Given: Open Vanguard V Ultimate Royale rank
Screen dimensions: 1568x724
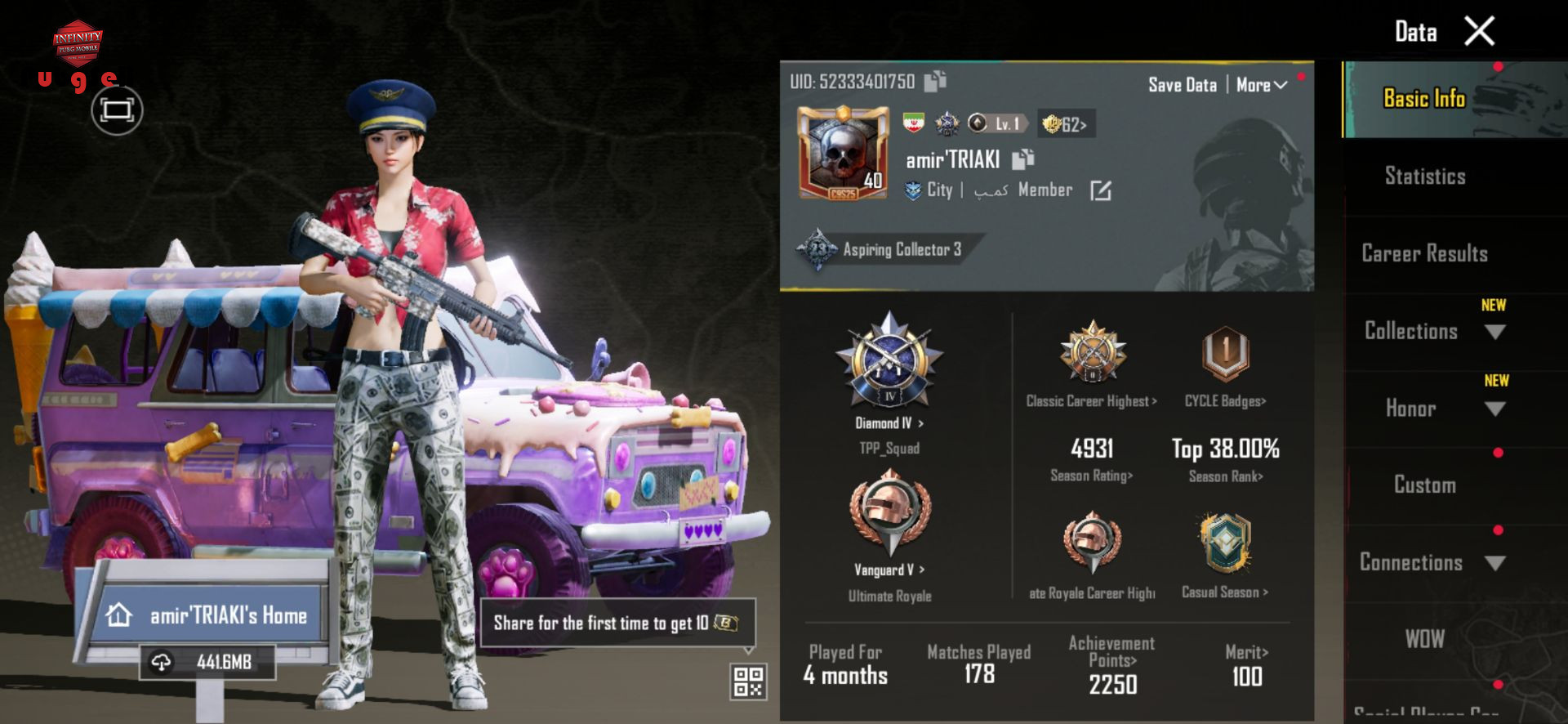Looking at the screenshot, I should pos(889,570).
